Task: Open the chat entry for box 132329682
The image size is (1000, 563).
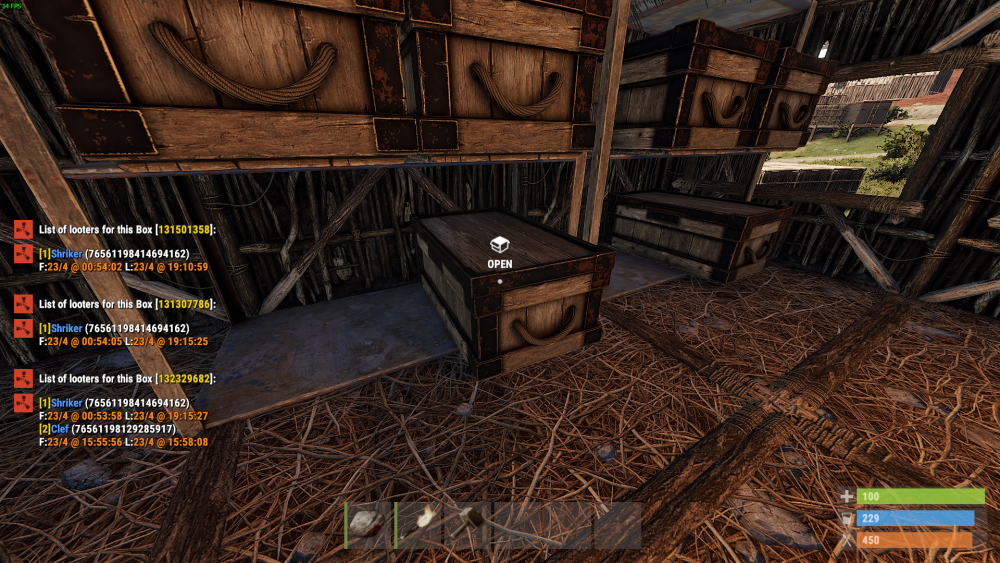Action: 126,379
